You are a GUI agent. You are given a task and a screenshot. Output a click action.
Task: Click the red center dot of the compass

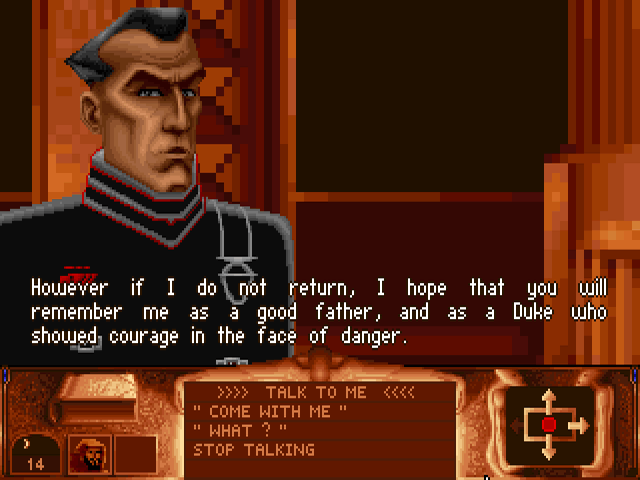click(x=548, y=425)
